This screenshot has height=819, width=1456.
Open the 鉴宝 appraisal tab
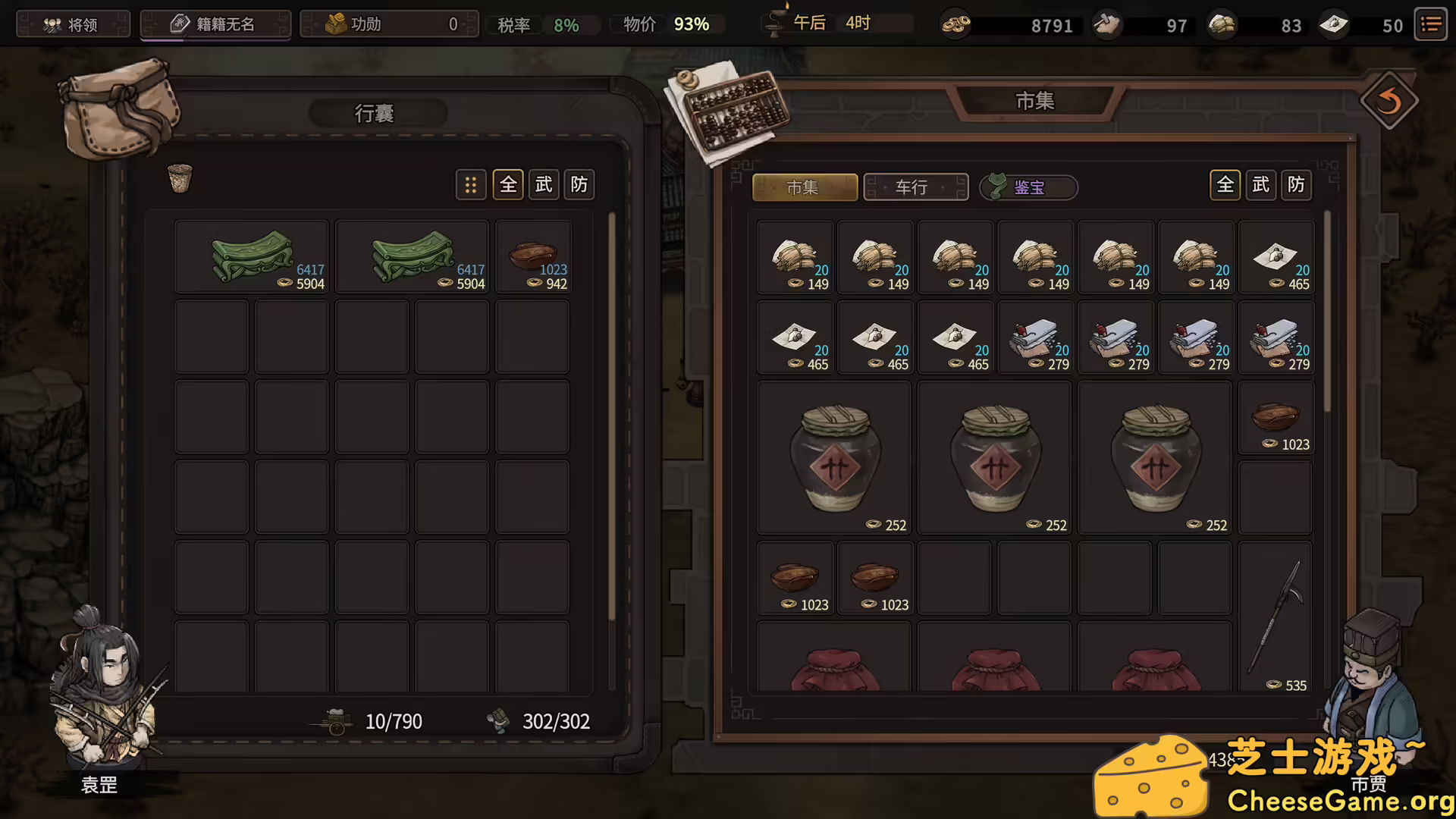[1028, 187]
